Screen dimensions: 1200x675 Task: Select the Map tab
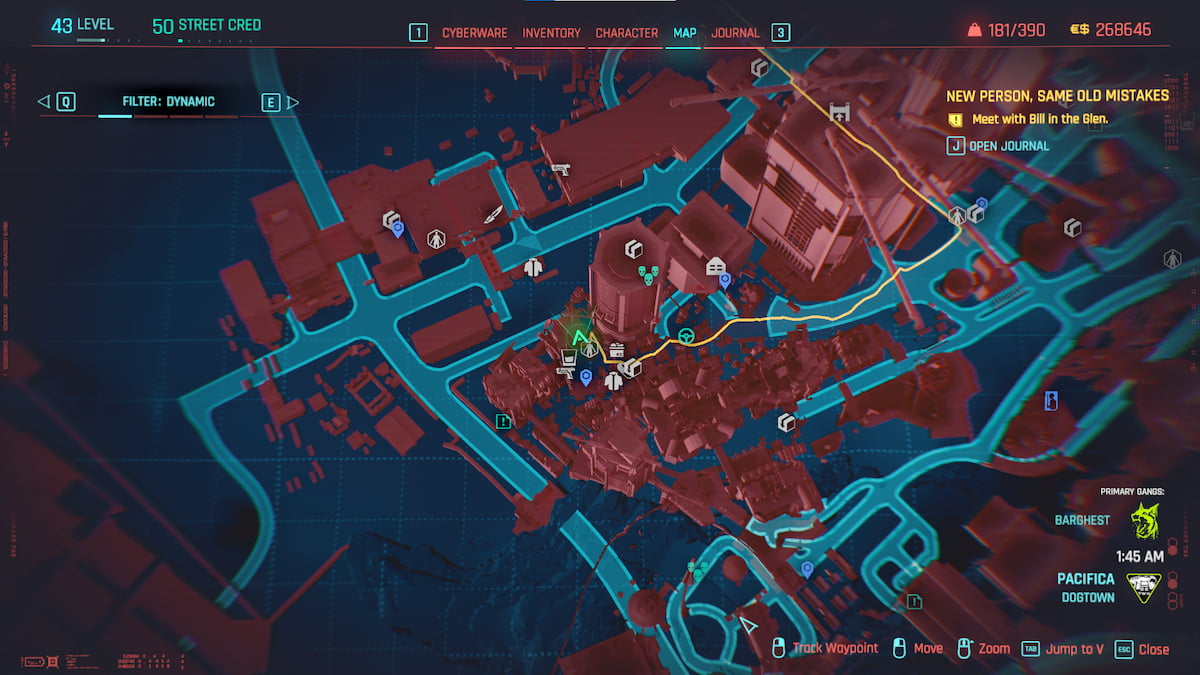tap(685, 33)
